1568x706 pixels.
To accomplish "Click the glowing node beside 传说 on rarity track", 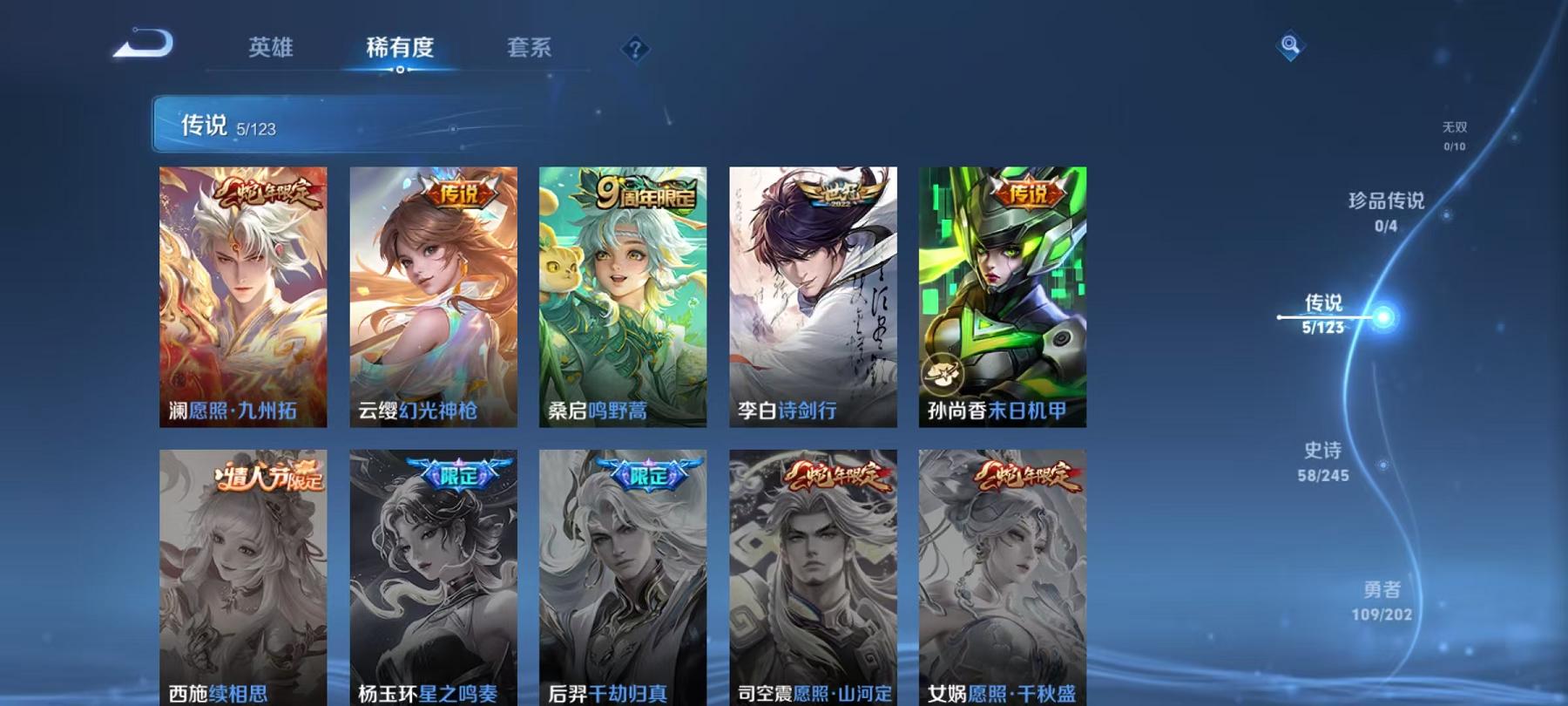I will [1382, 318].
